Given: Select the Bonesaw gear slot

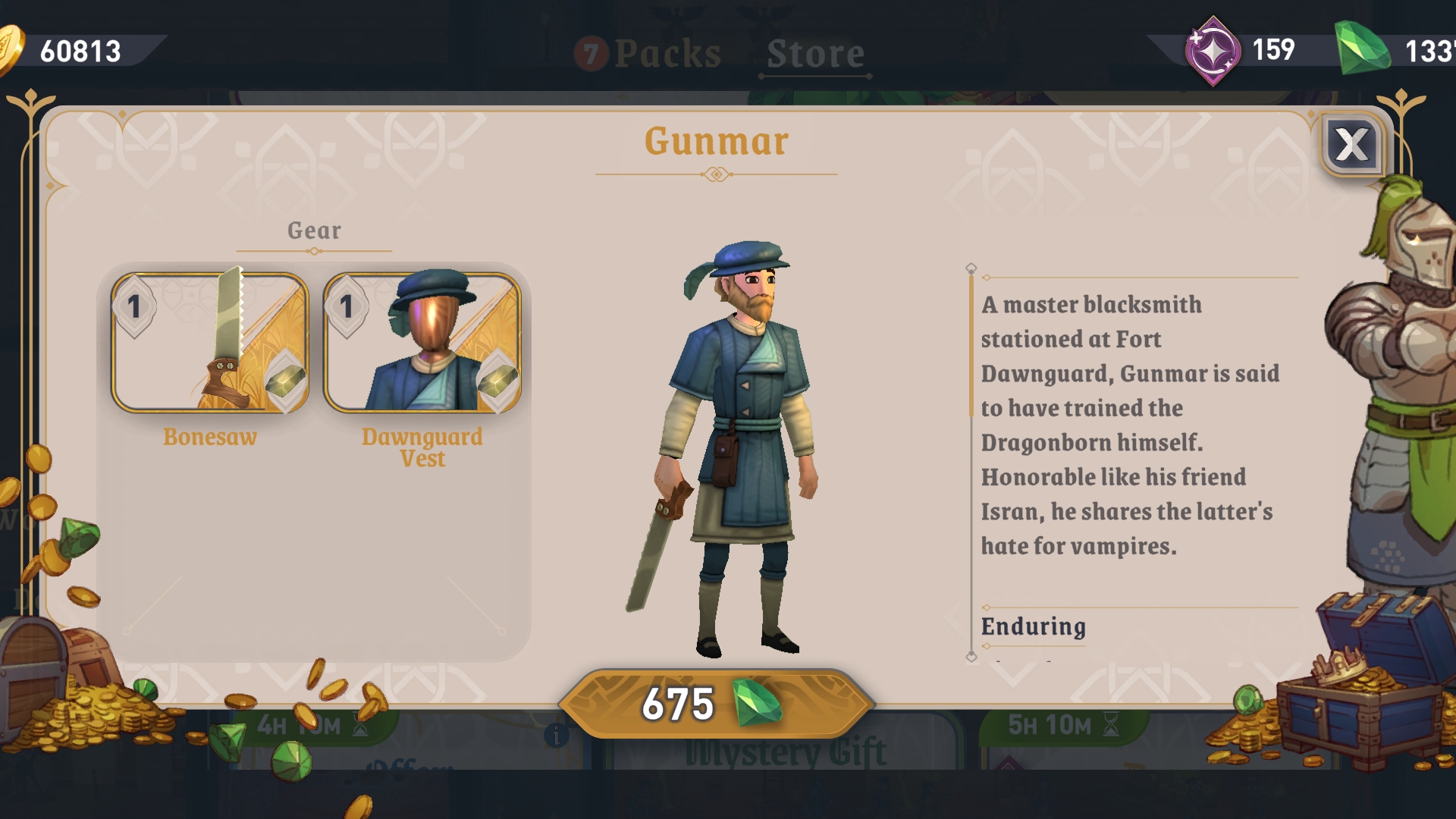Looking at the screenshot, I should click(210, 344).
